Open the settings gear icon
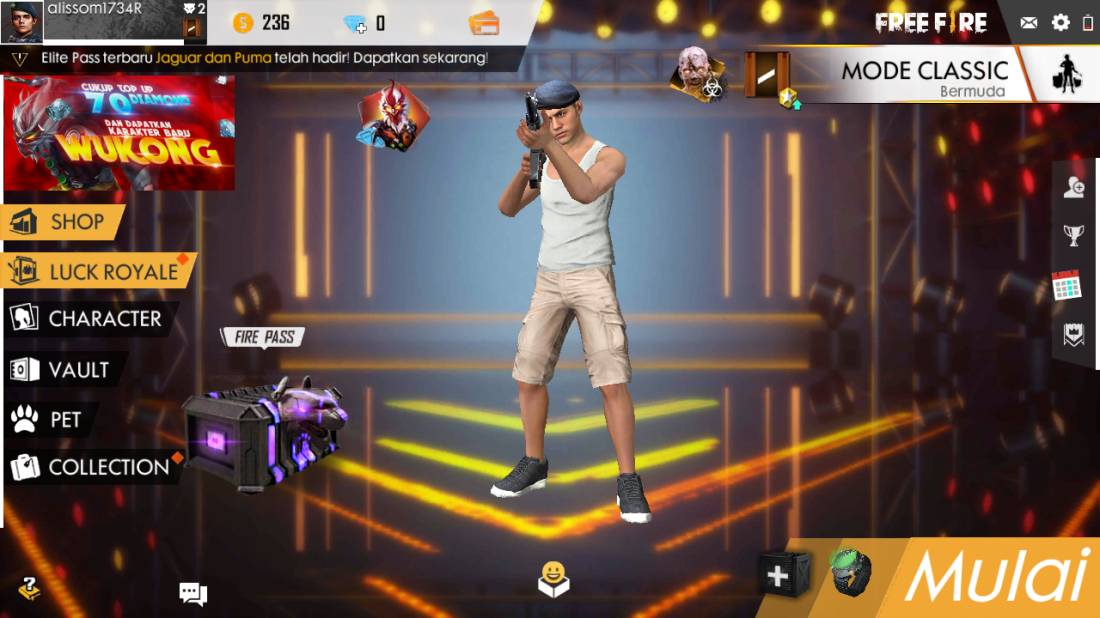1100x618 pixels. 1060,22
